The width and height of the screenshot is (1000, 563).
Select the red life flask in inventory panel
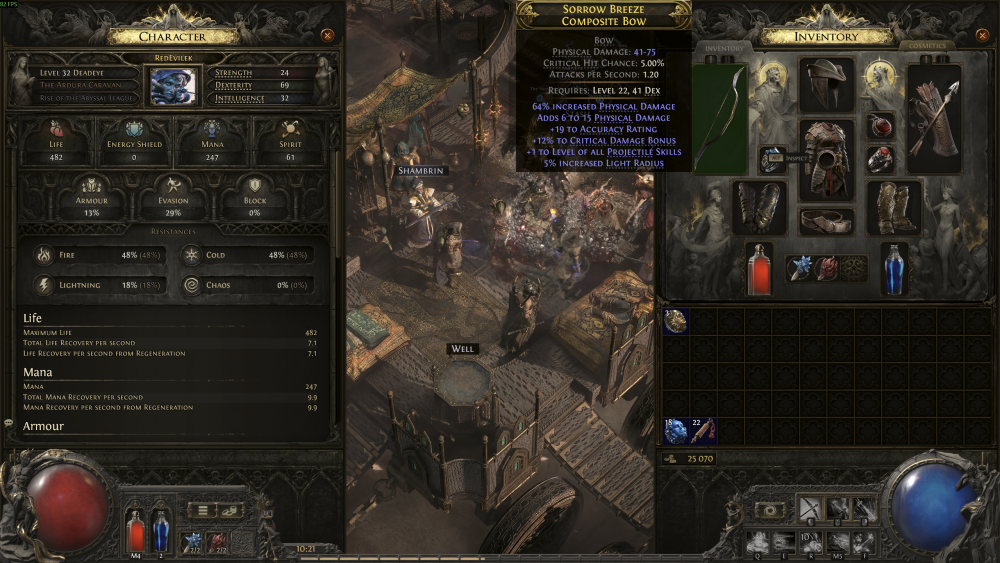(759, 268)
